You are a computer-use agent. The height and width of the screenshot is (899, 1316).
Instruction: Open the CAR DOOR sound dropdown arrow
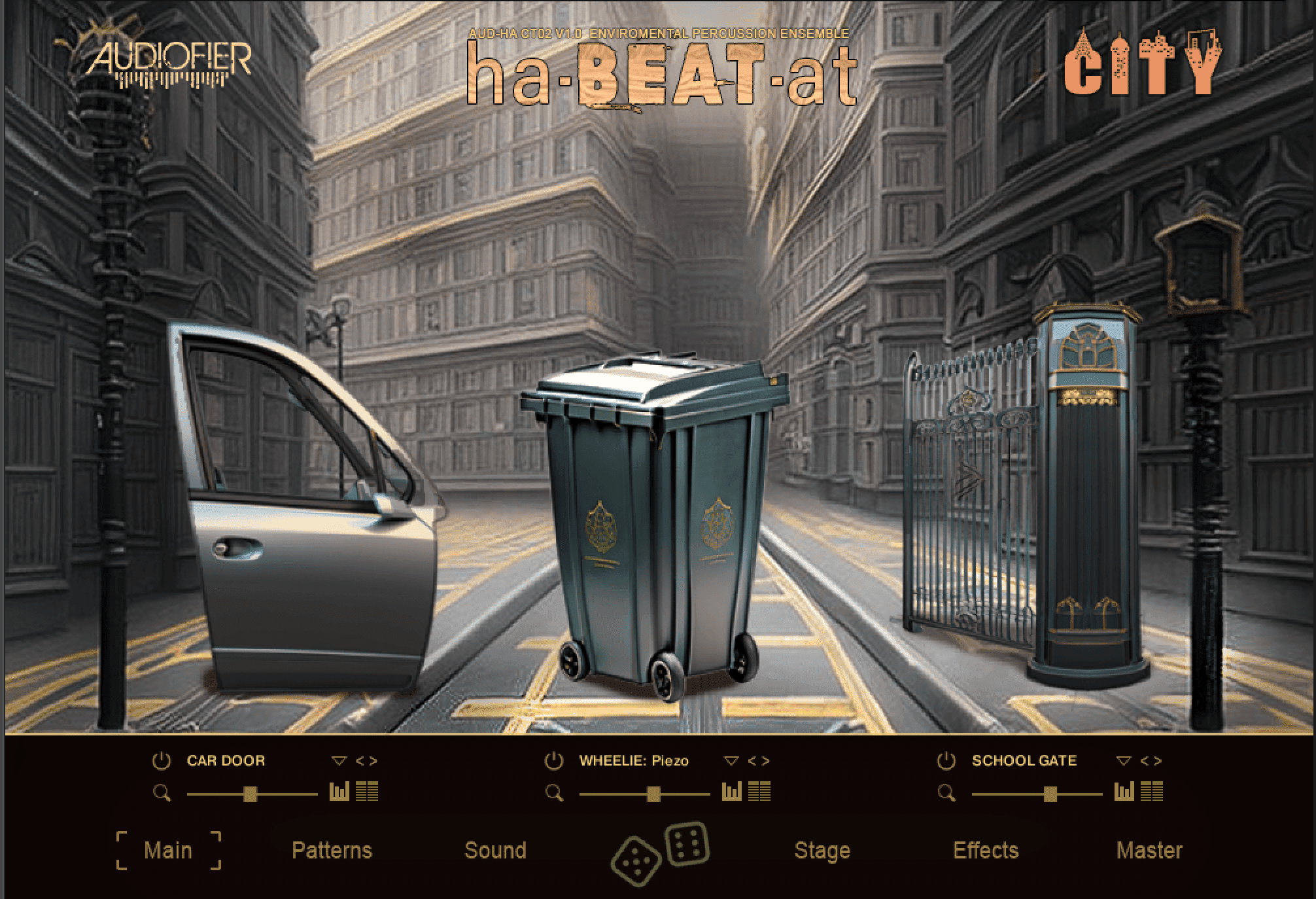coord(339,761)
